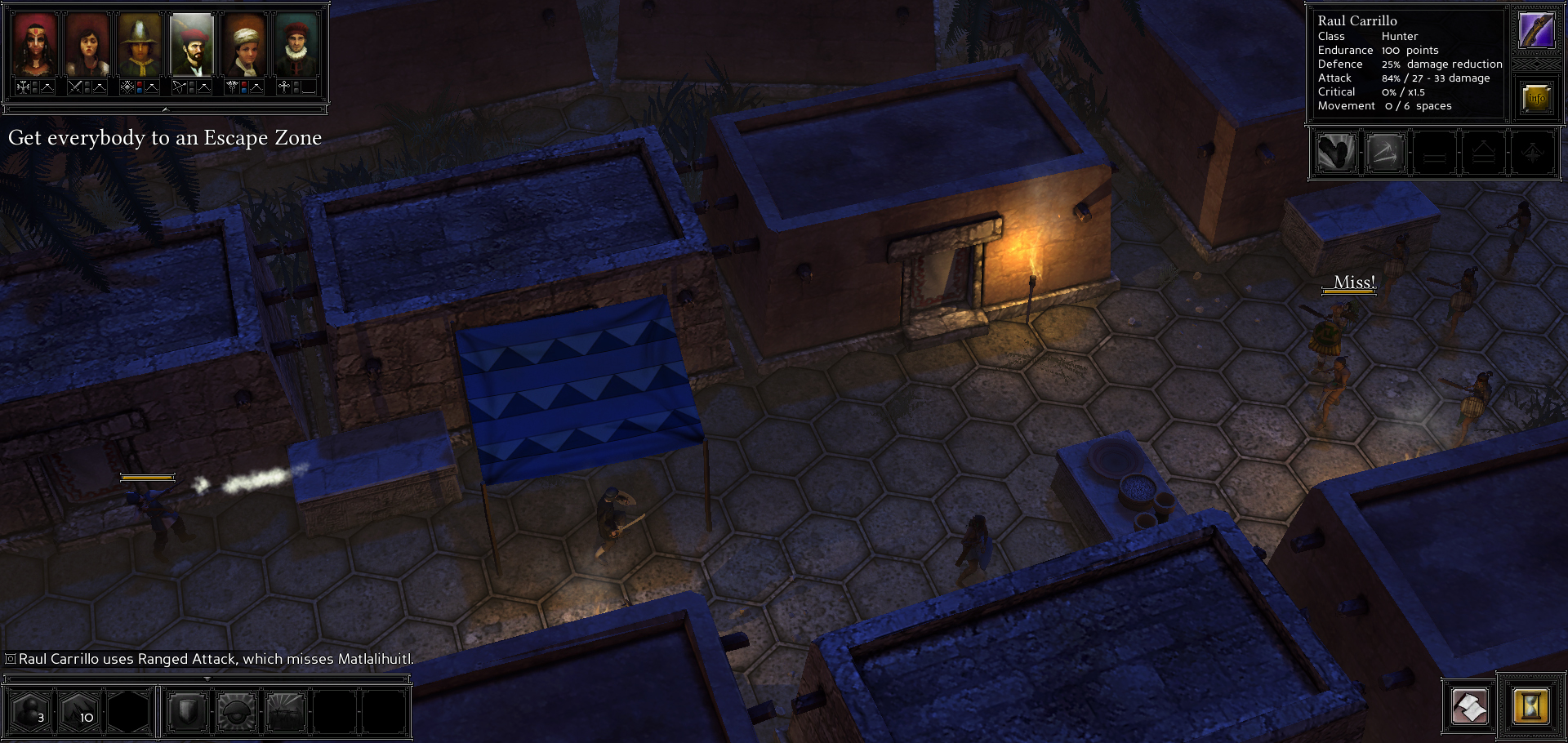Toggle the combat log icon
Viewport: 1568px width, 743px height.
click(x=11, y=659)
